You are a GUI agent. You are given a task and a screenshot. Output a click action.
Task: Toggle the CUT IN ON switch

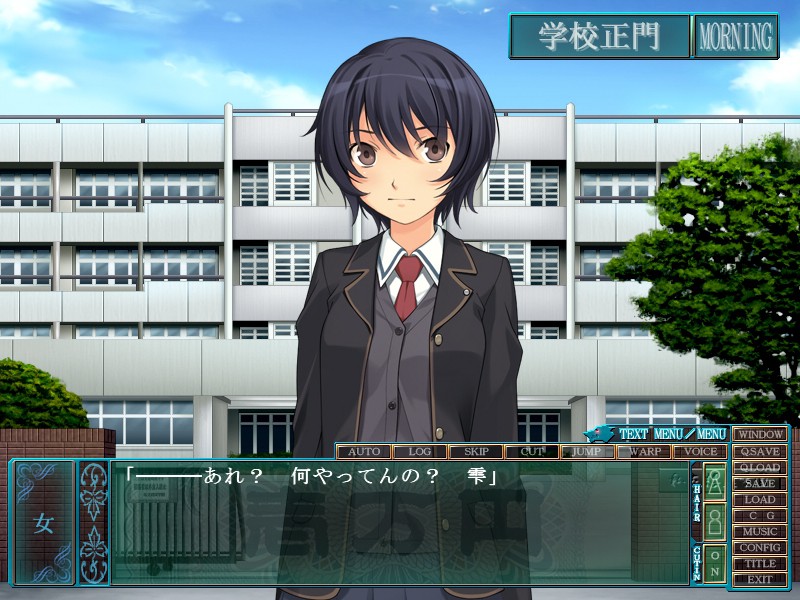click(x=715, y=564)
